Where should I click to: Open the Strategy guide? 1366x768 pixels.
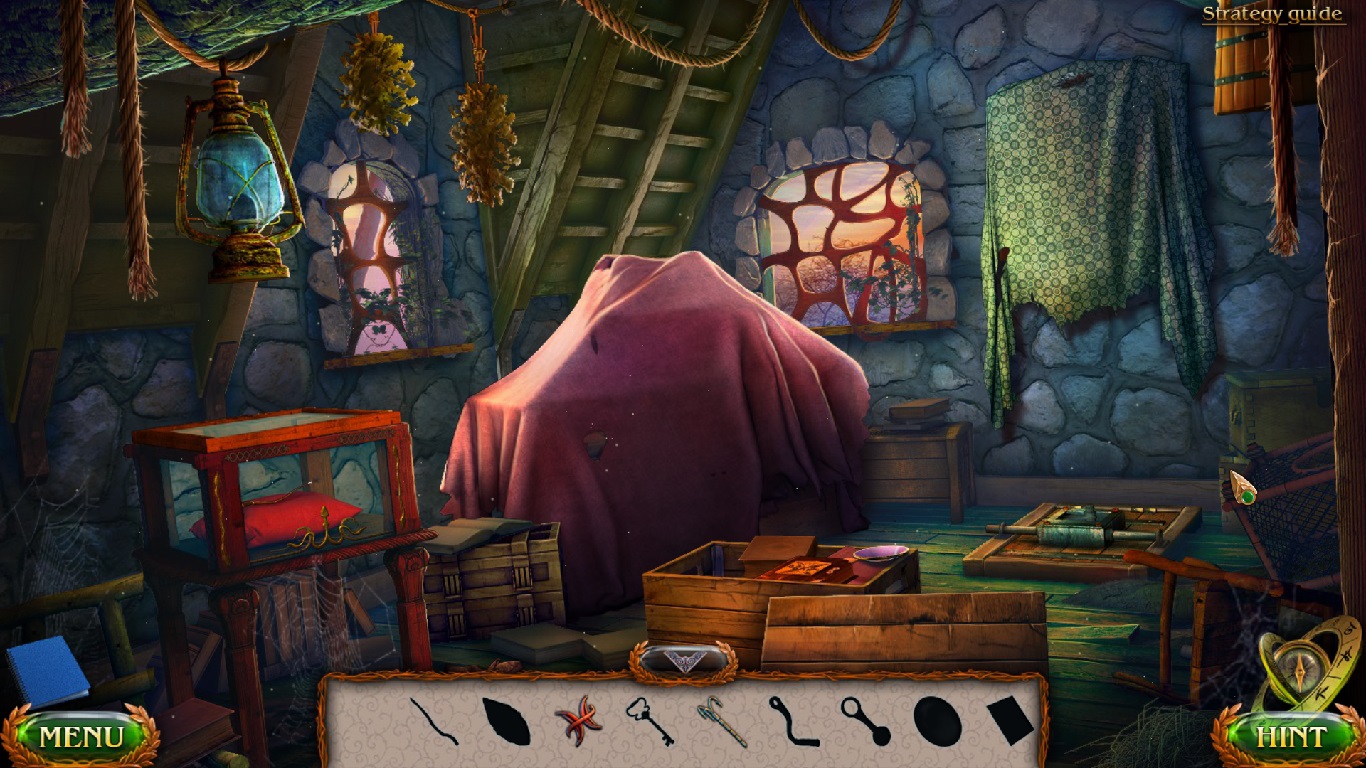point(1272,13)
